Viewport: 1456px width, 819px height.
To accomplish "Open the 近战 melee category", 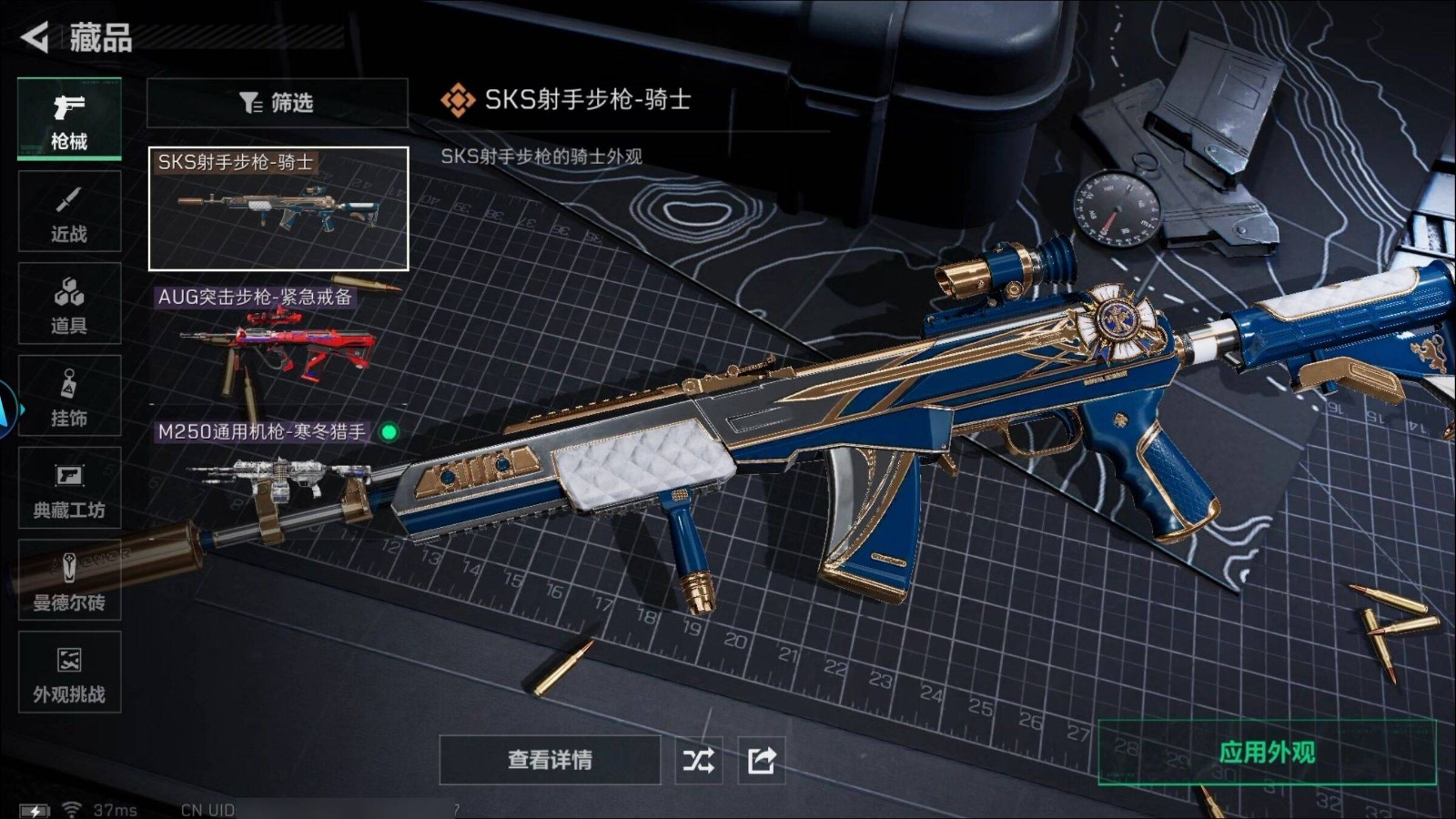I will point(69,212).
